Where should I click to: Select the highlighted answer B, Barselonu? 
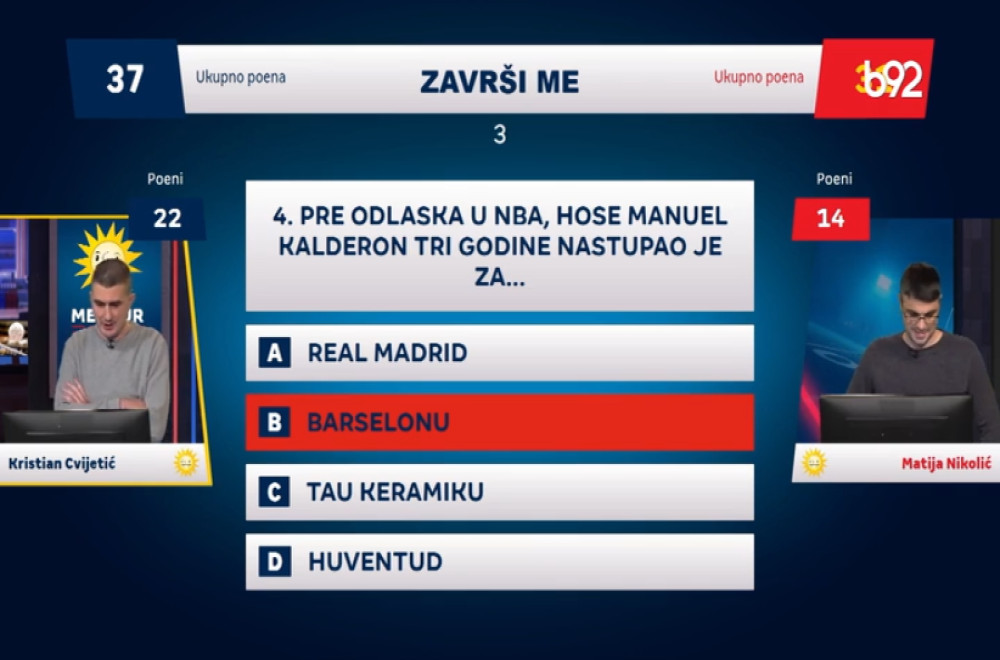[x=499, y=422]
